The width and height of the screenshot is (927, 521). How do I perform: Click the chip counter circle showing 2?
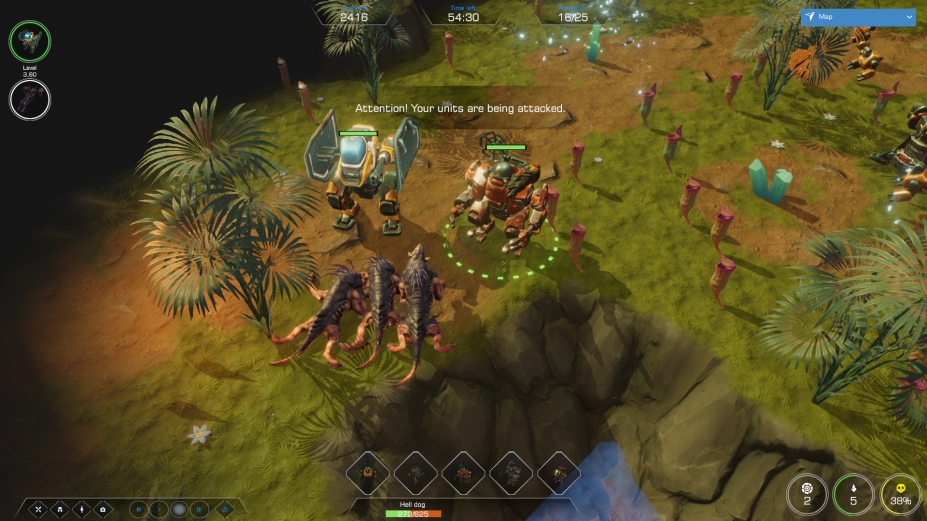(806, 494)
